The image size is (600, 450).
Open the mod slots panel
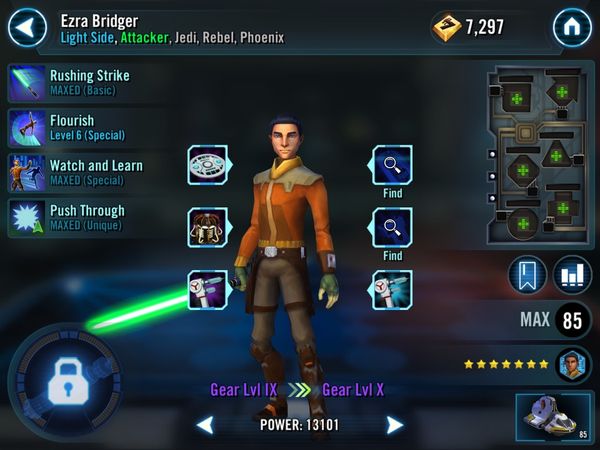coord(538,157)
